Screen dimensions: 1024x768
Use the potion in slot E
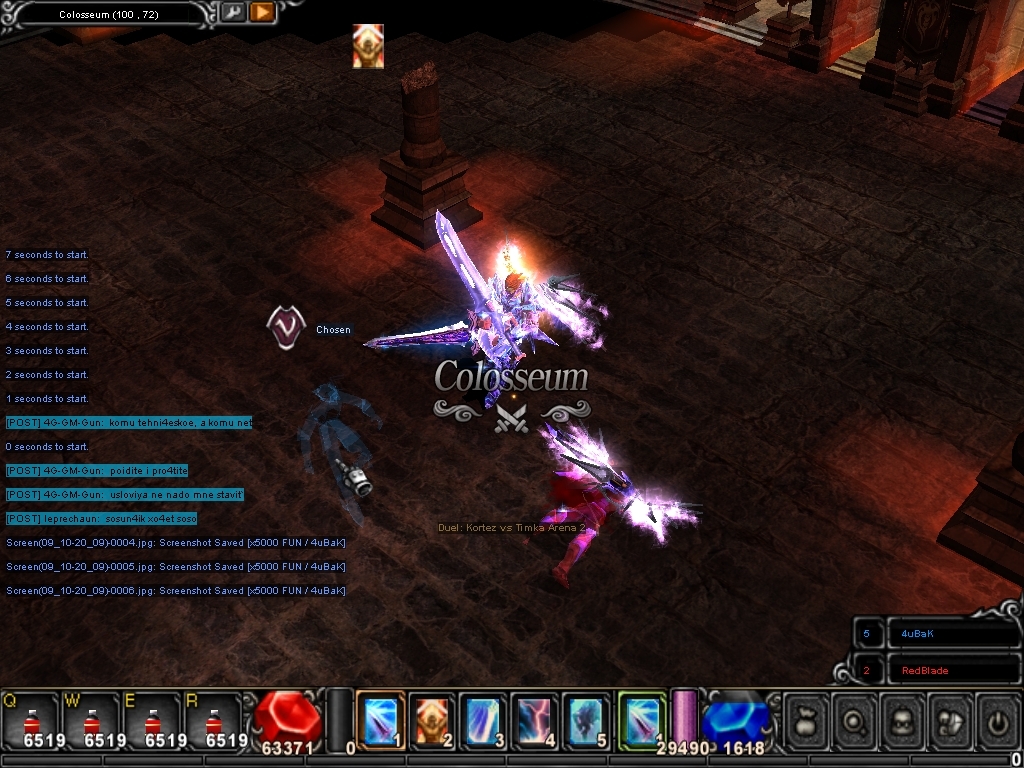pos(151,721)
